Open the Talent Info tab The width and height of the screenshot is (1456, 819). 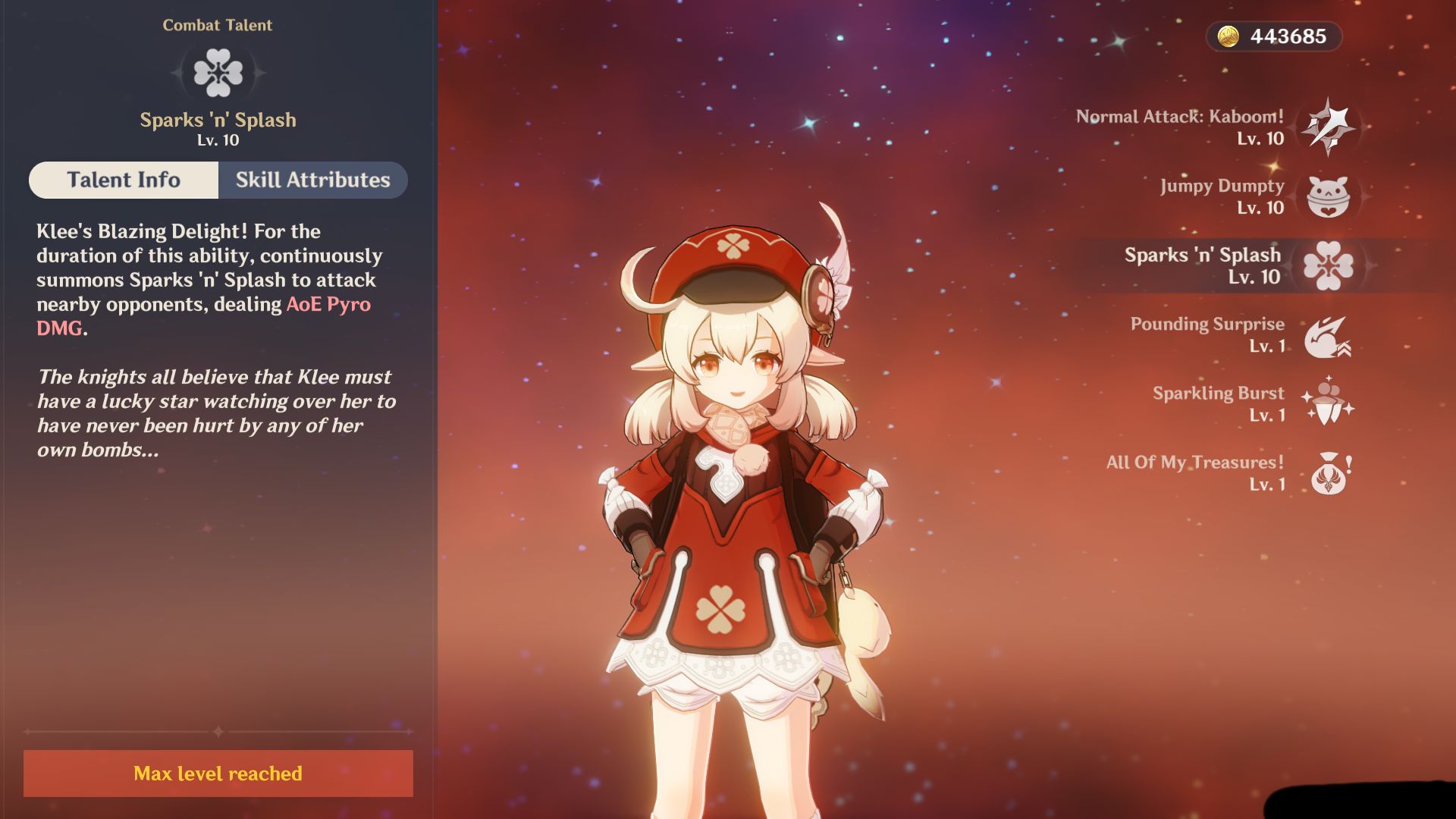[124, 180]
